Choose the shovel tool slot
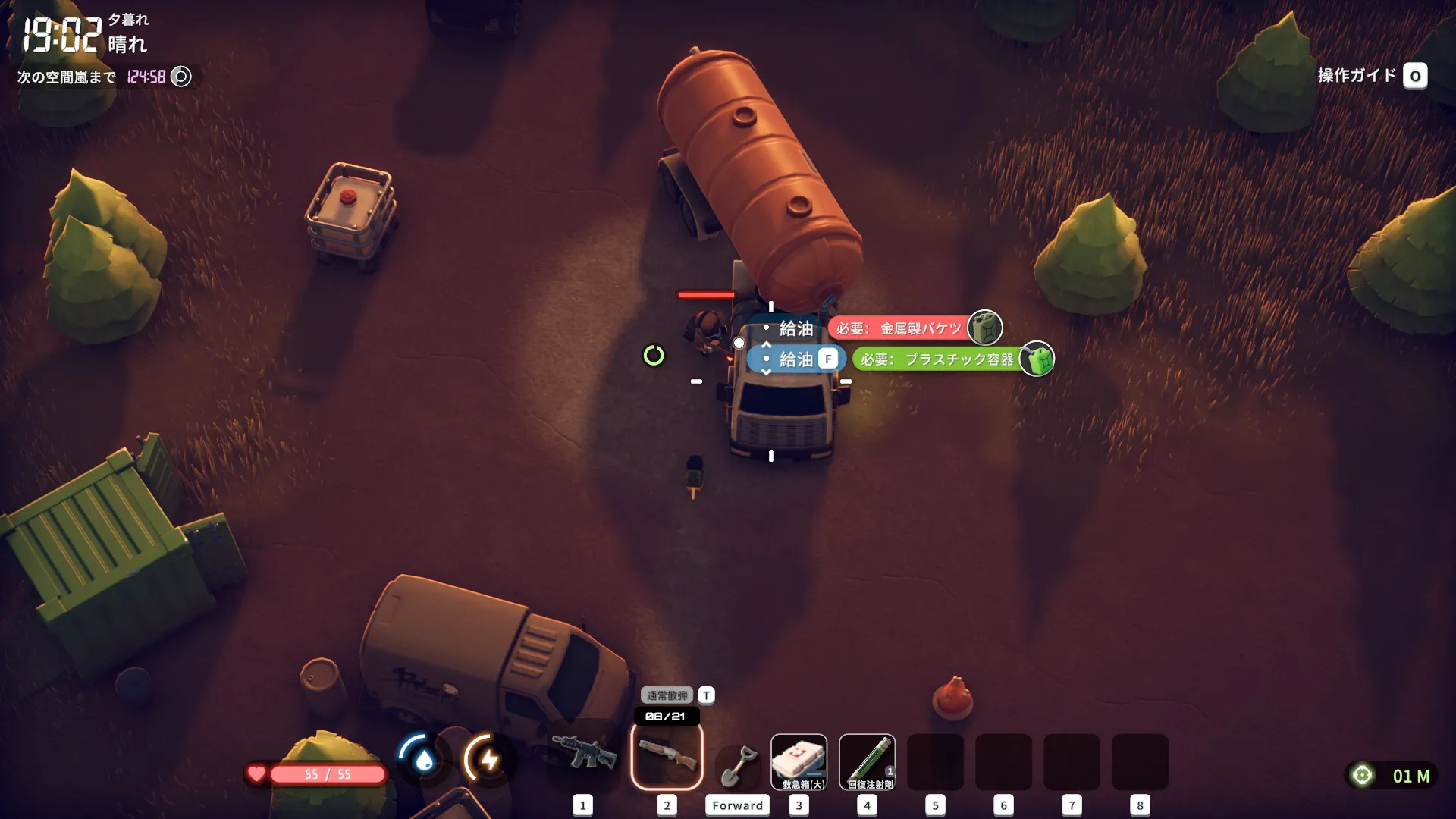 click(737, 764)
